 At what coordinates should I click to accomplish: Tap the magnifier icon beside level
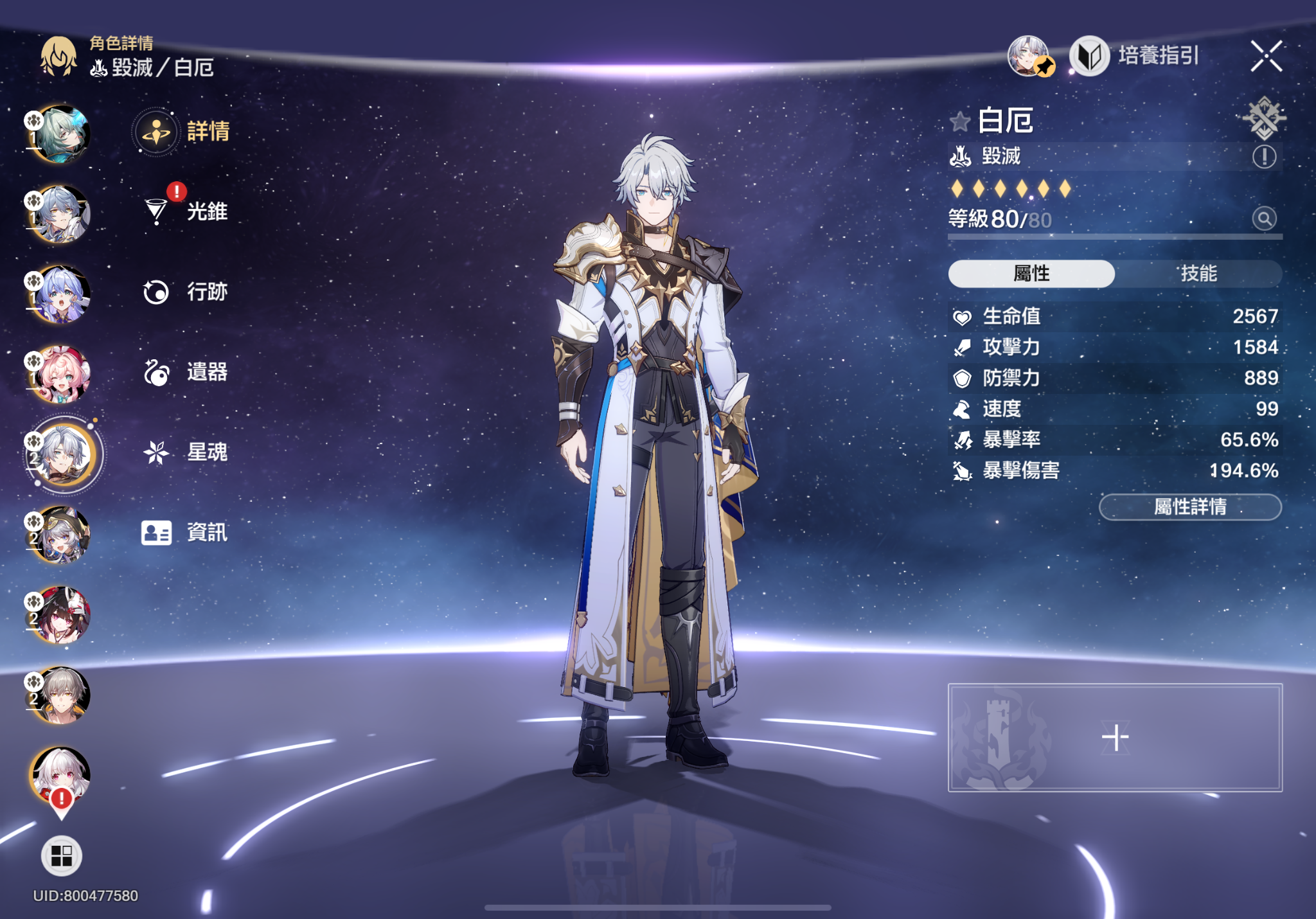coord(1264,219)
